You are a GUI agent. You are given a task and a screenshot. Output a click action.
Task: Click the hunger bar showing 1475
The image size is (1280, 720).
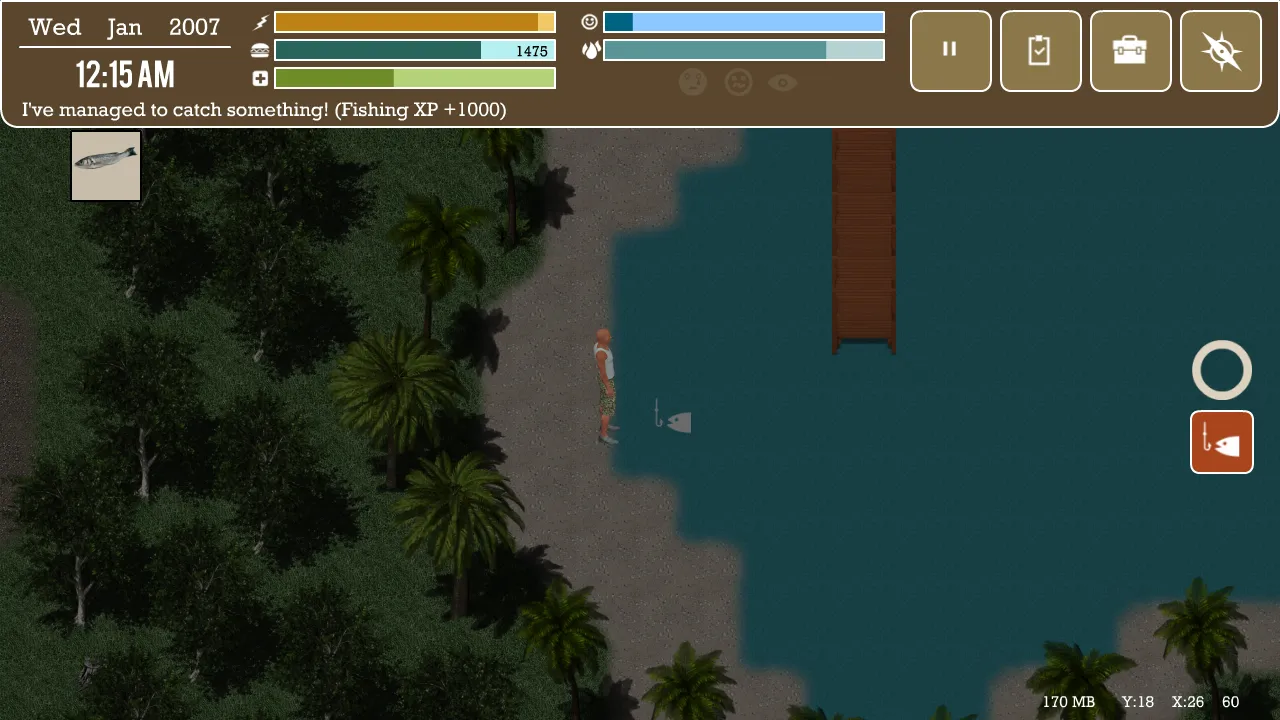pos(414,49)
